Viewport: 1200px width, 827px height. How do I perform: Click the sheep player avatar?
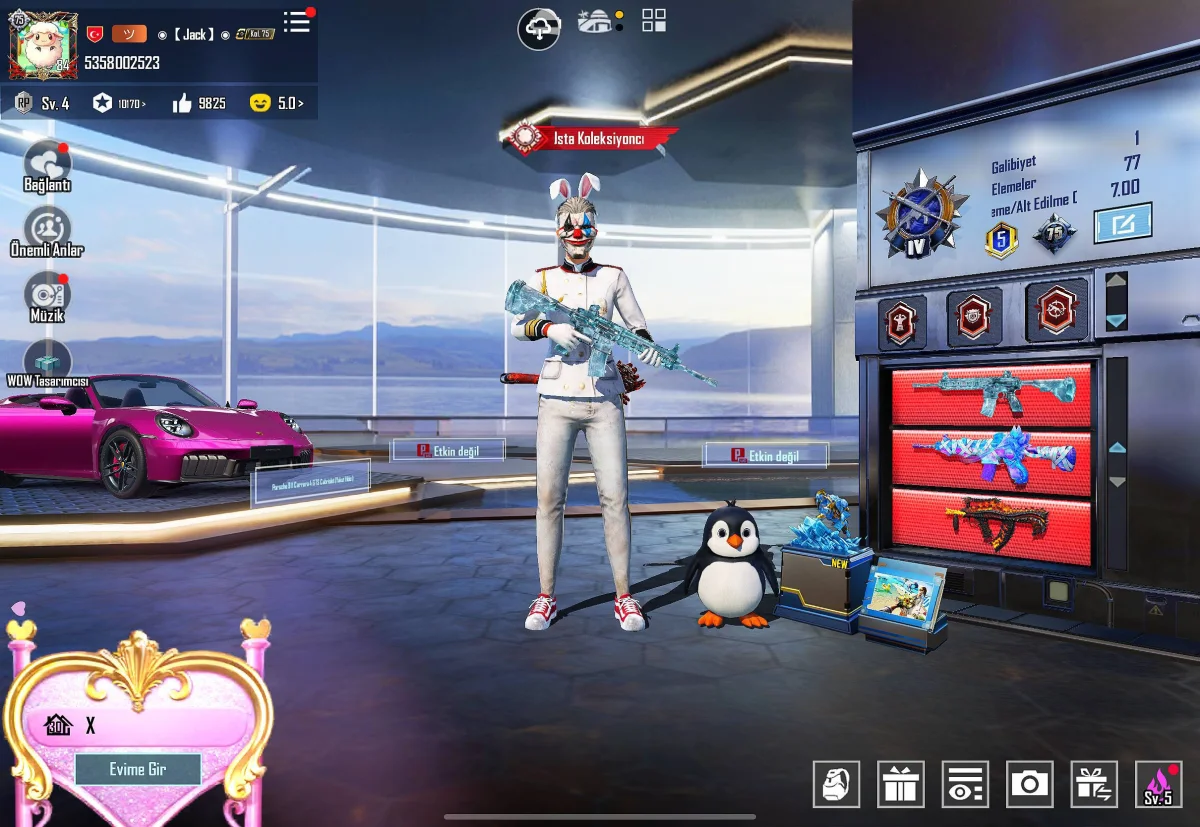[42, 45]
